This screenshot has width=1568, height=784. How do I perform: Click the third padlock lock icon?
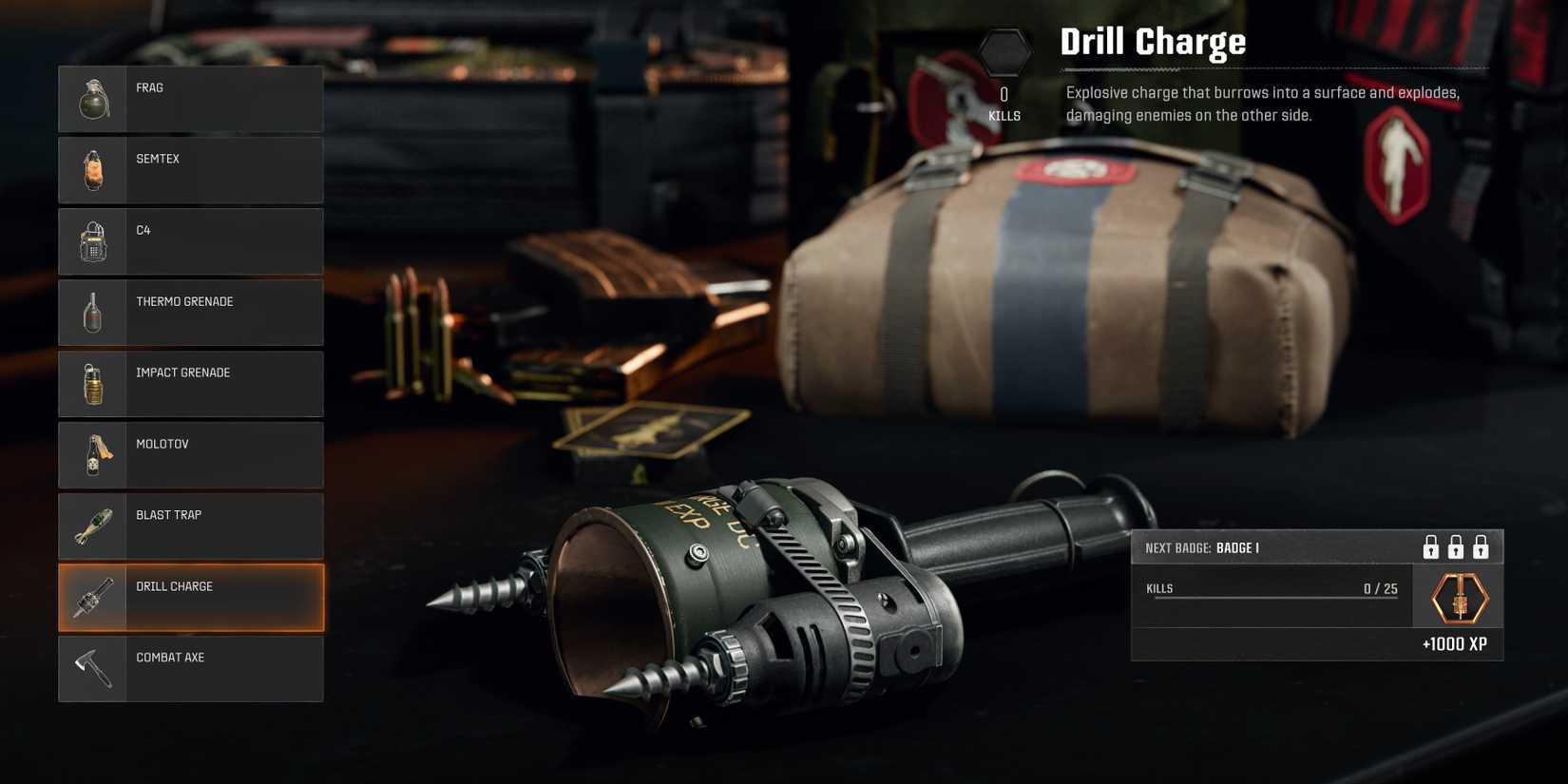(x=1481, y=546)
